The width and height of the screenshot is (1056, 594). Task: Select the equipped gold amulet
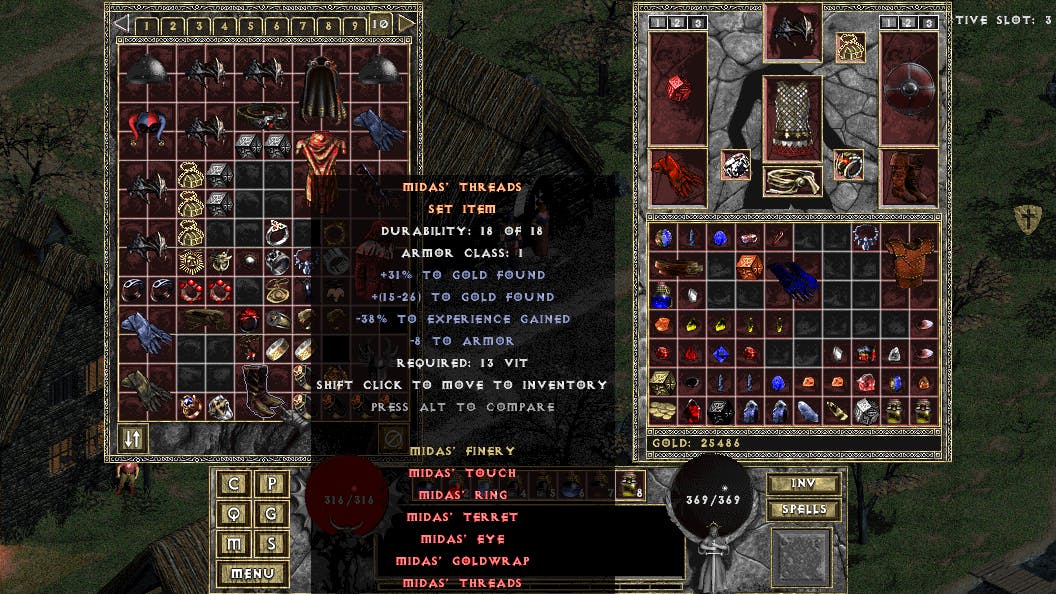pyautogui.click(x=851, y=46)
